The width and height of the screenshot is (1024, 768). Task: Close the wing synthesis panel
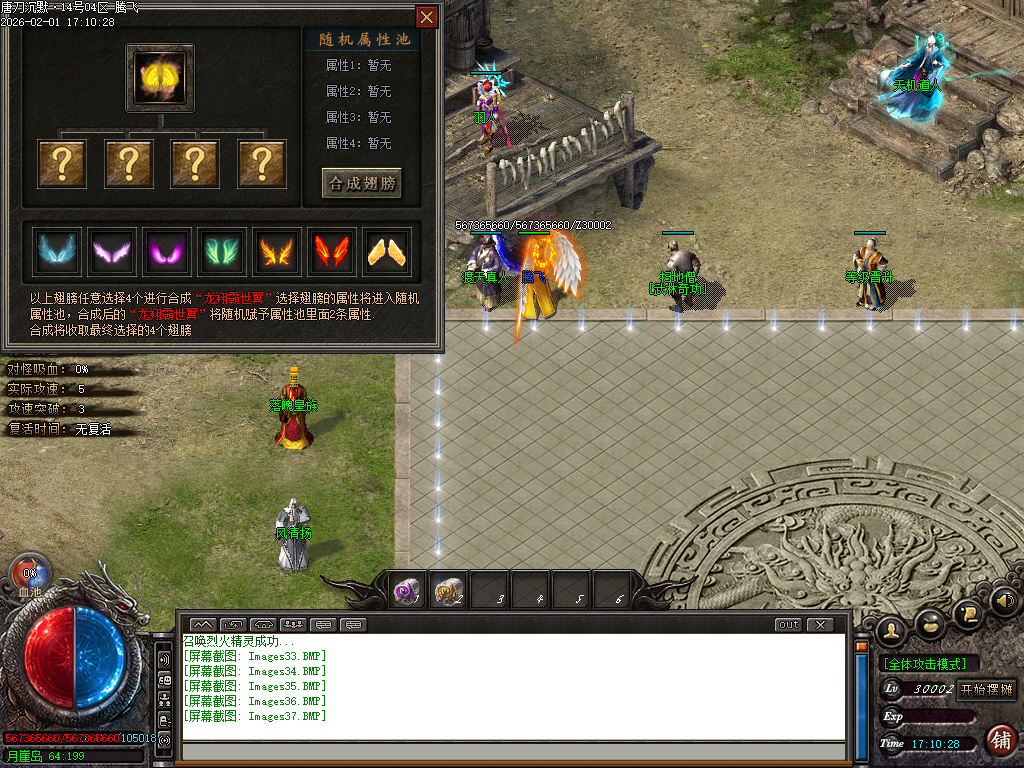427,17
